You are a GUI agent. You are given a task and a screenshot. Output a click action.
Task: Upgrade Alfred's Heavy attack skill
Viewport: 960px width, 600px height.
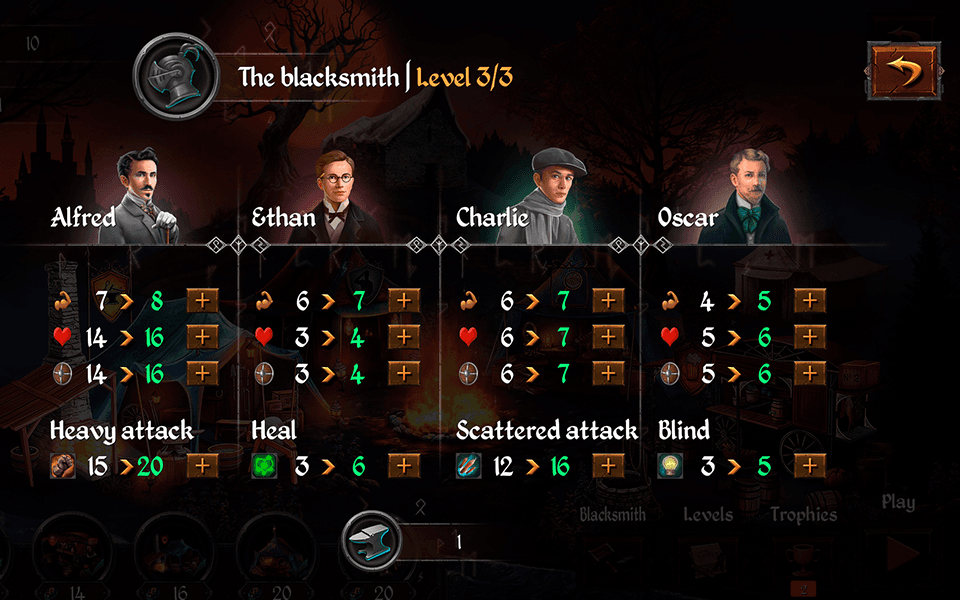pyautogui.click(x=203, y=466)
